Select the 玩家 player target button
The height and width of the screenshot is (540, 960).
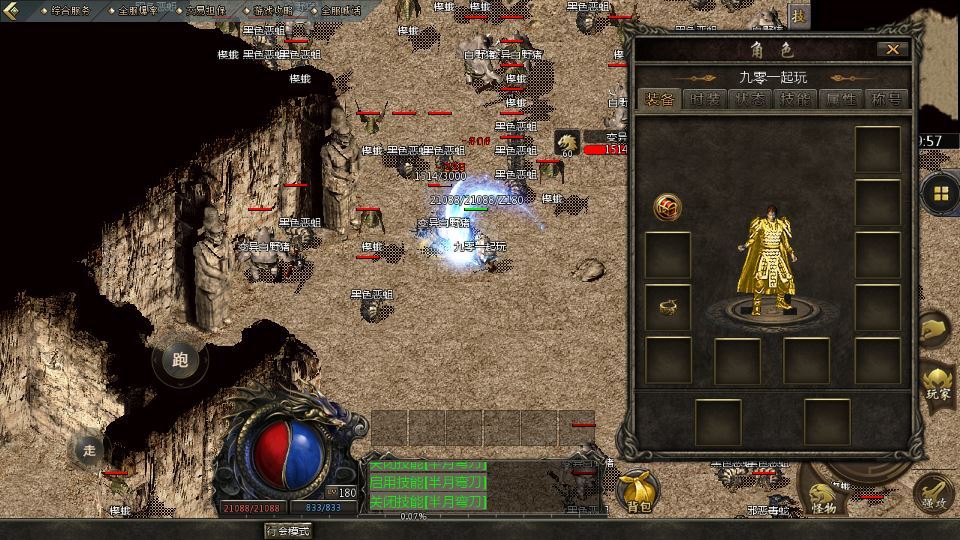coord(938,382)
